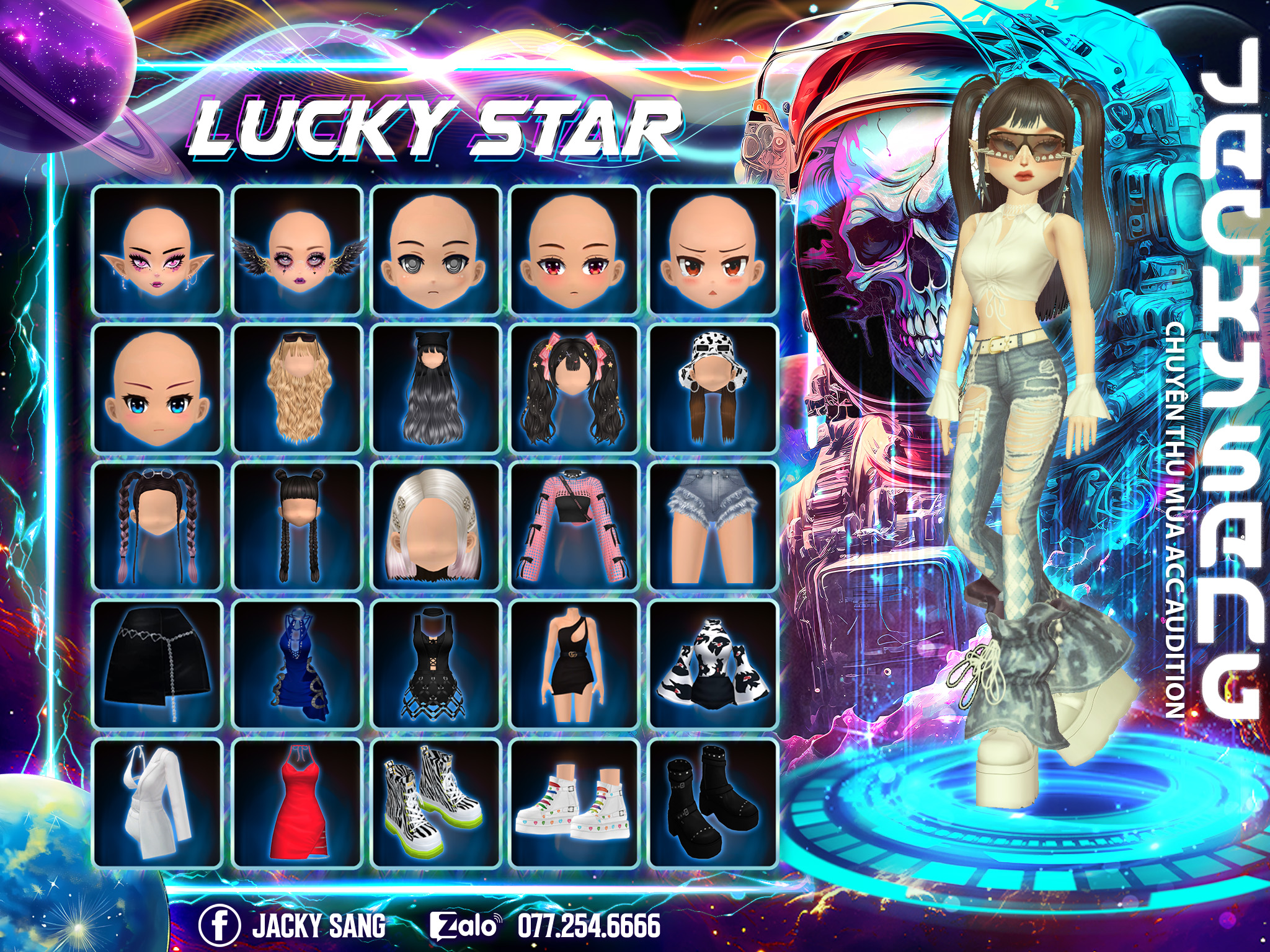Select the cow-print bell sleeve top
The image size is (1270, 952).
point(713,665)
